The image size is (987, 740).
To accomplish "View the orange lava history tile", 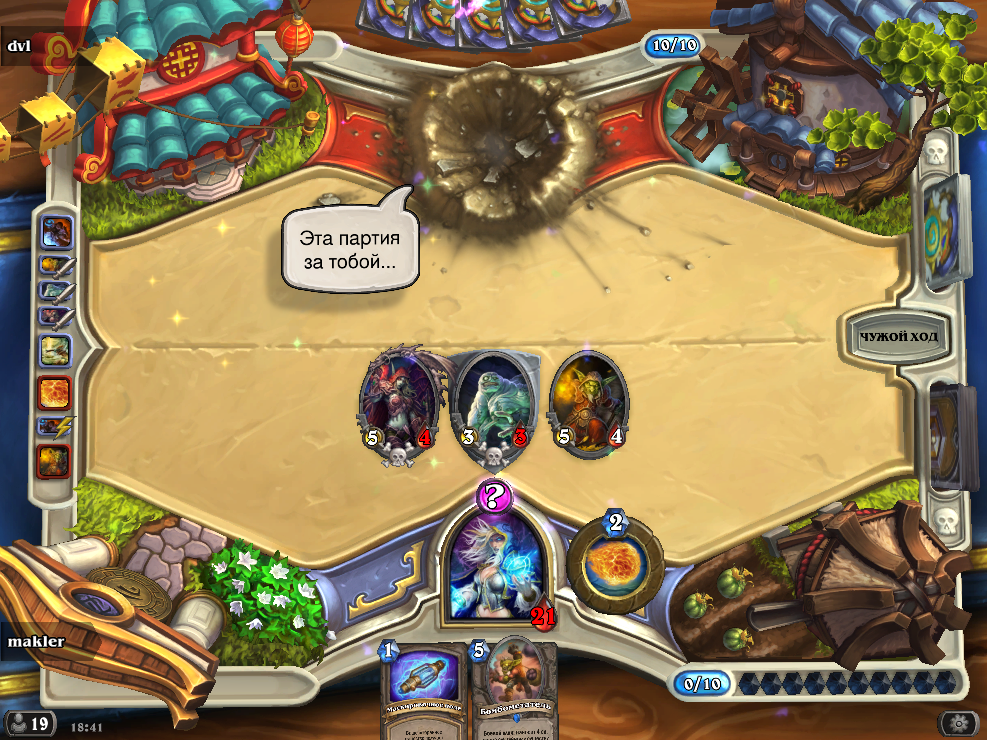I will pyautogui.click(x=54, y=392).
